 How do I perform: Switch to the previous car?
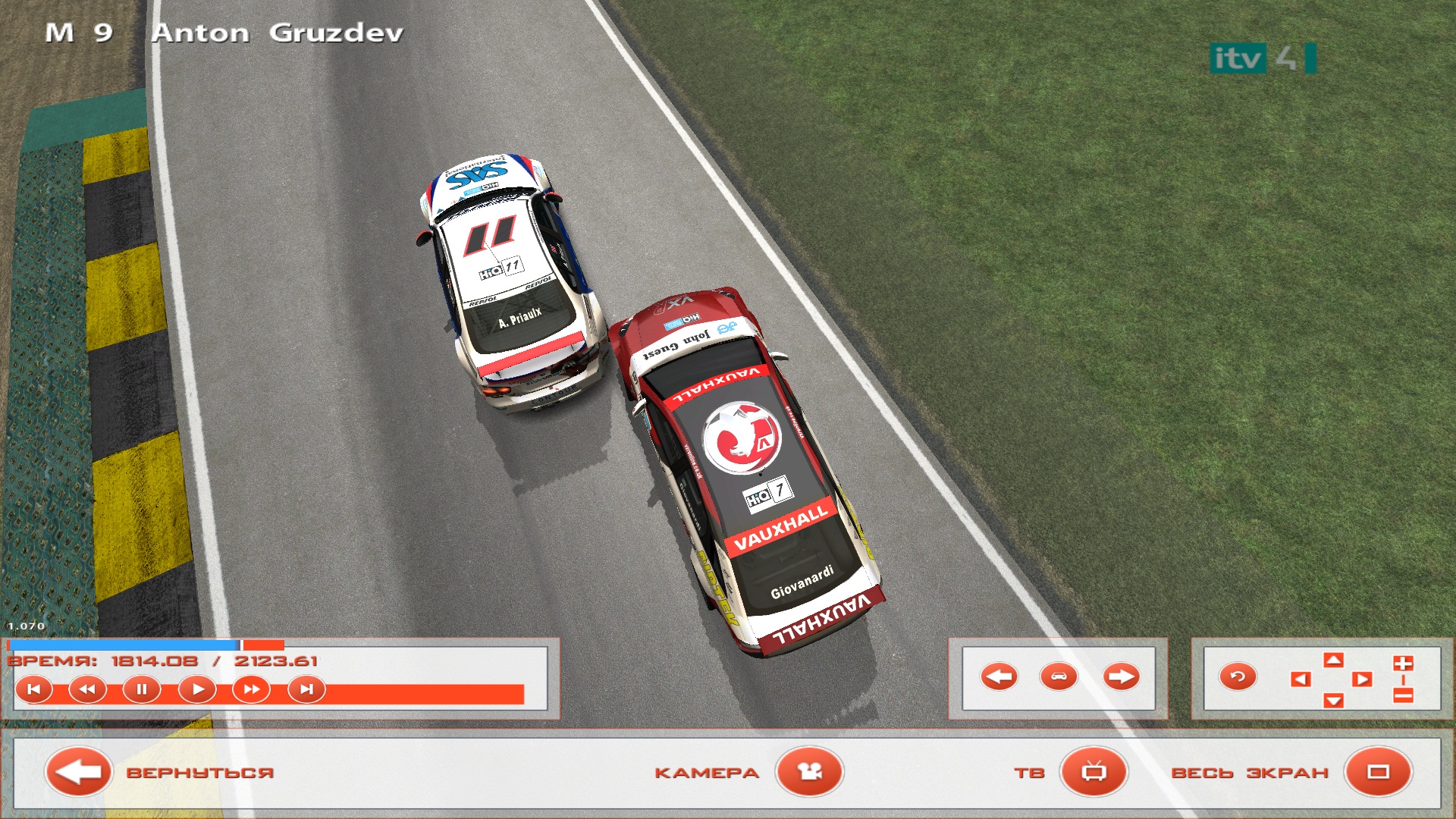[999, 676]
